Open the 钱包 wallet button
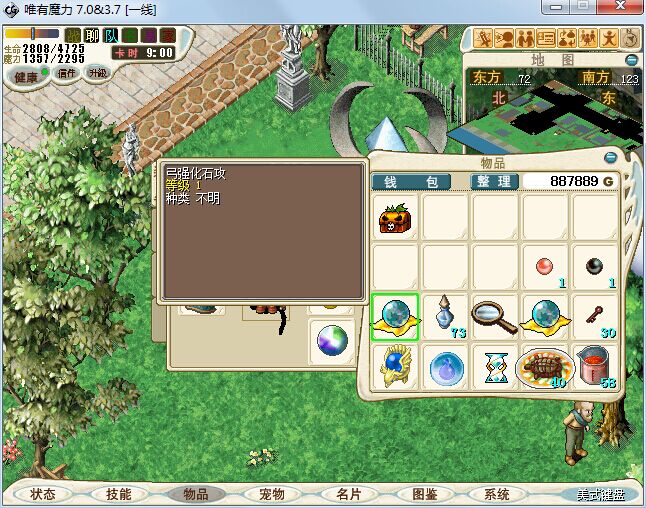Image resolution: width=646 pixels, height=508 pixels. point(410,182)
